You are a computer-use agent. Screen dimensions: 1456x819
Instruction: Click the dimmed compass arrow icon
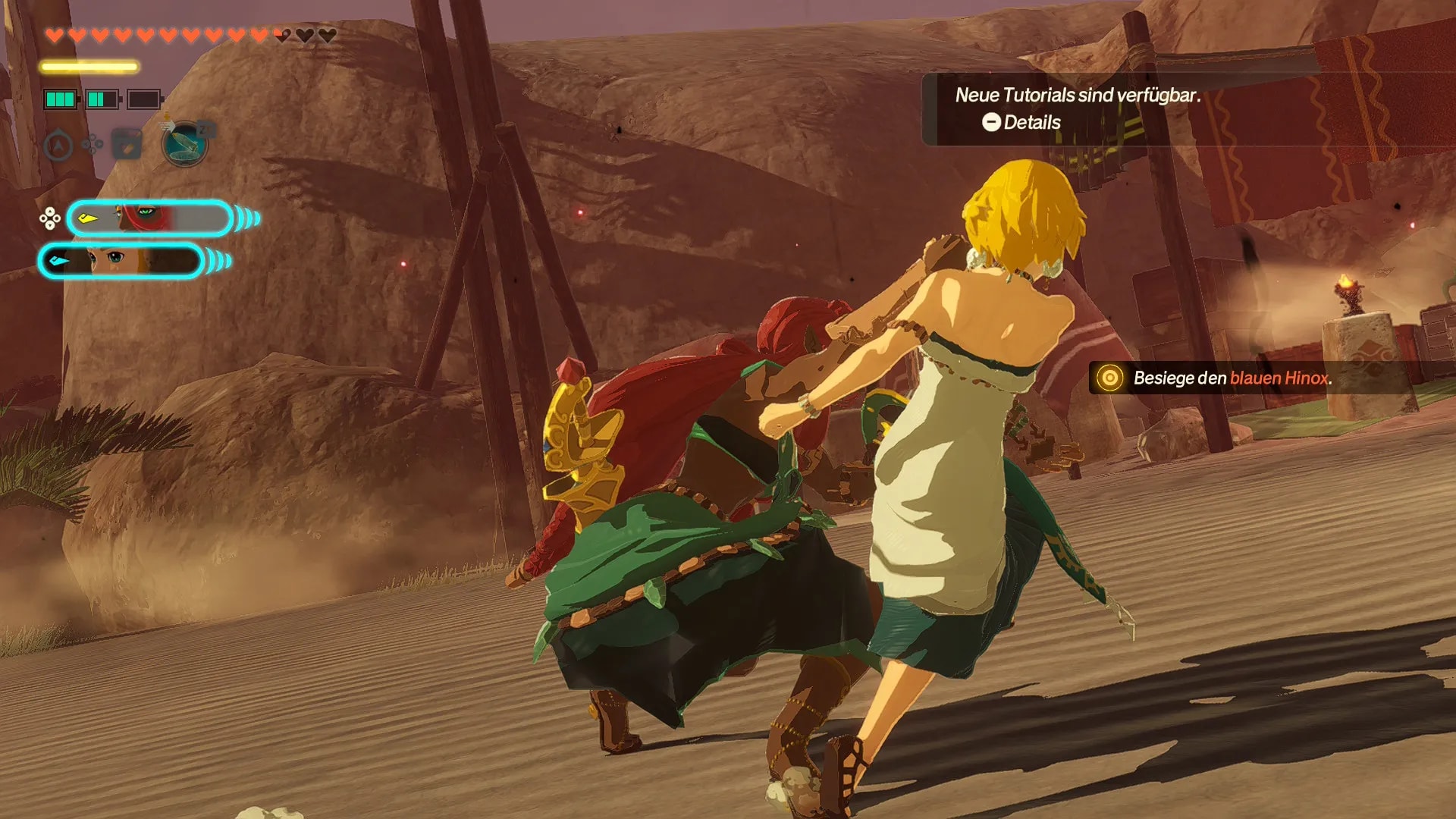(x=58, y=145)
